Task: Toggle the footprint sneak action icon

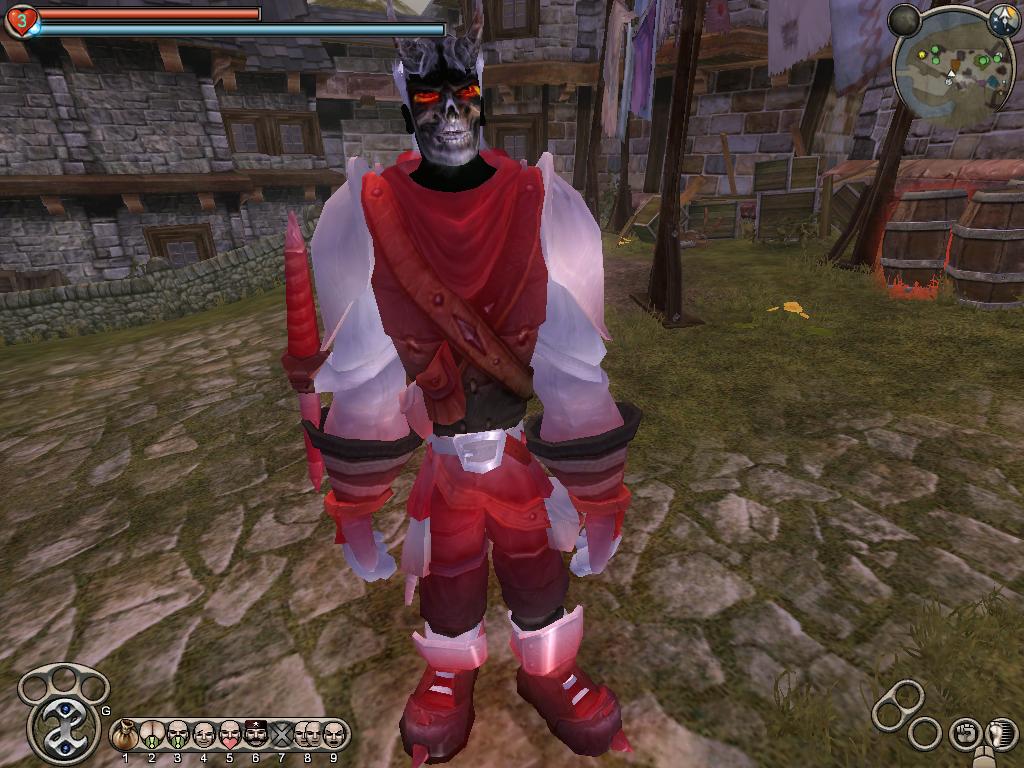Action: [x=1001, y=733]
